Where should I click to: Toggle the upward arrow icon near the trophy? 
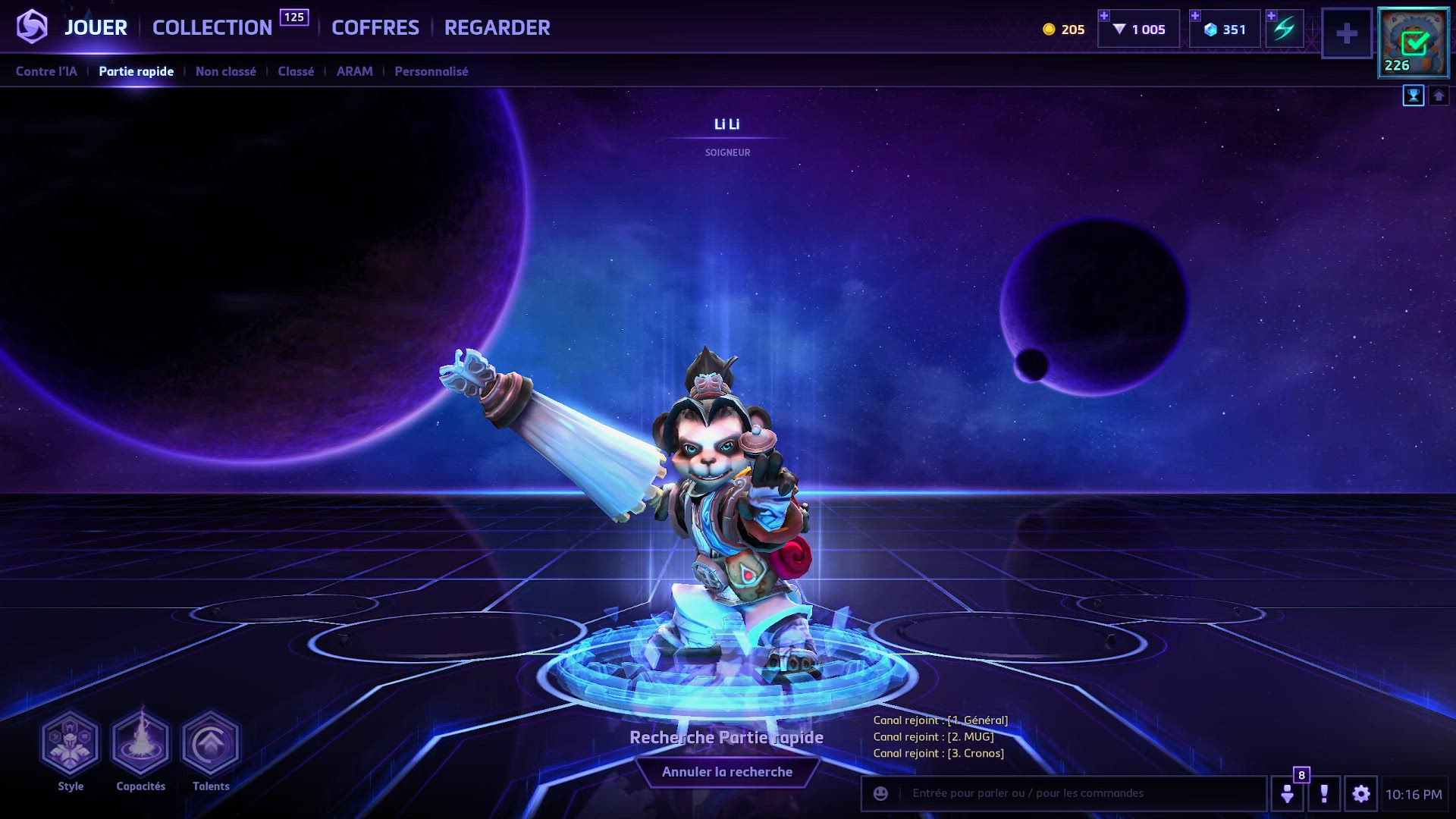pos(1439,96)
